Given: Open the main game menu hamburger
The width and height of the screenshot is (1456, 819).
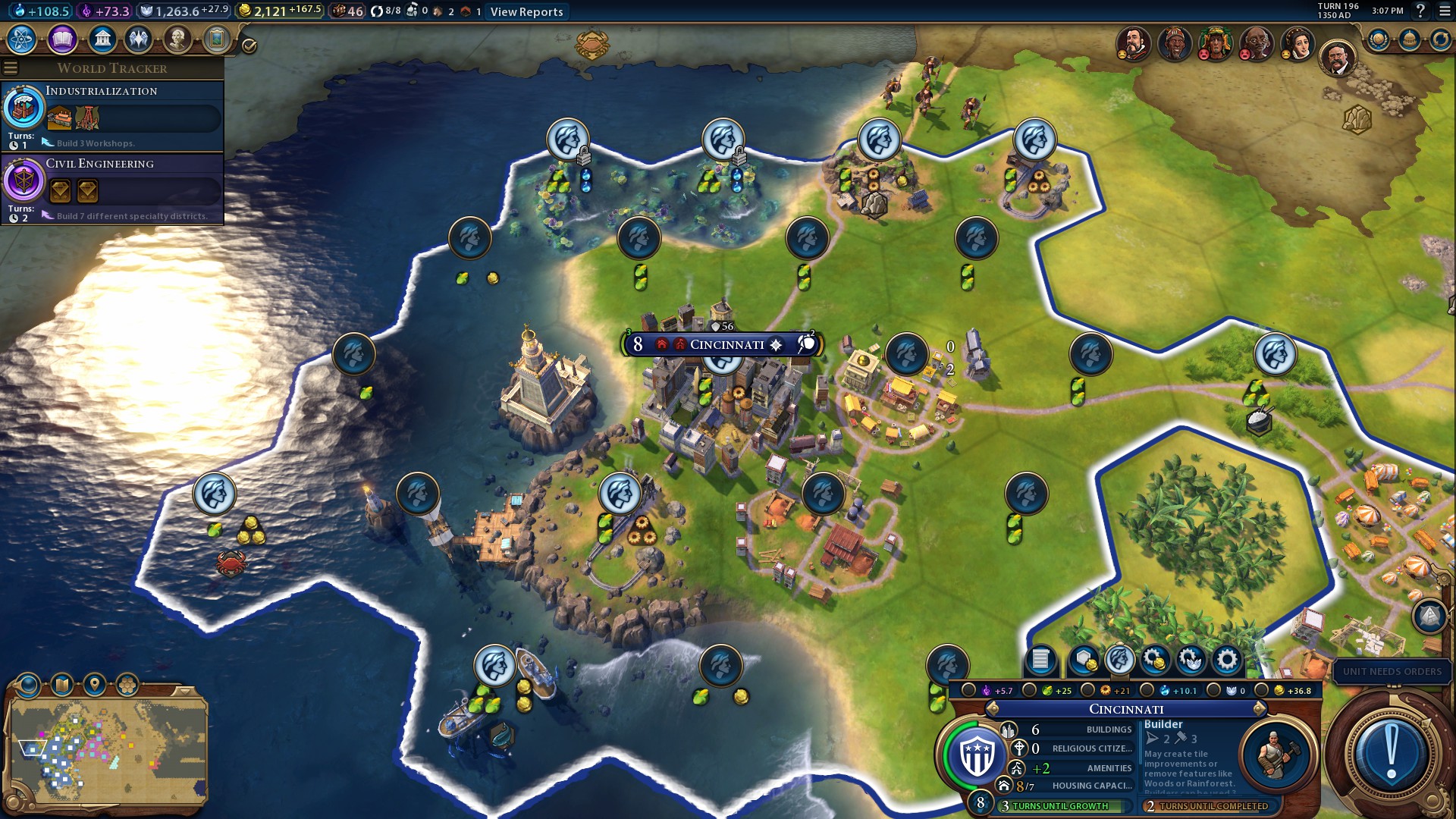Looking at the screenshot, I should point(1445,11).
